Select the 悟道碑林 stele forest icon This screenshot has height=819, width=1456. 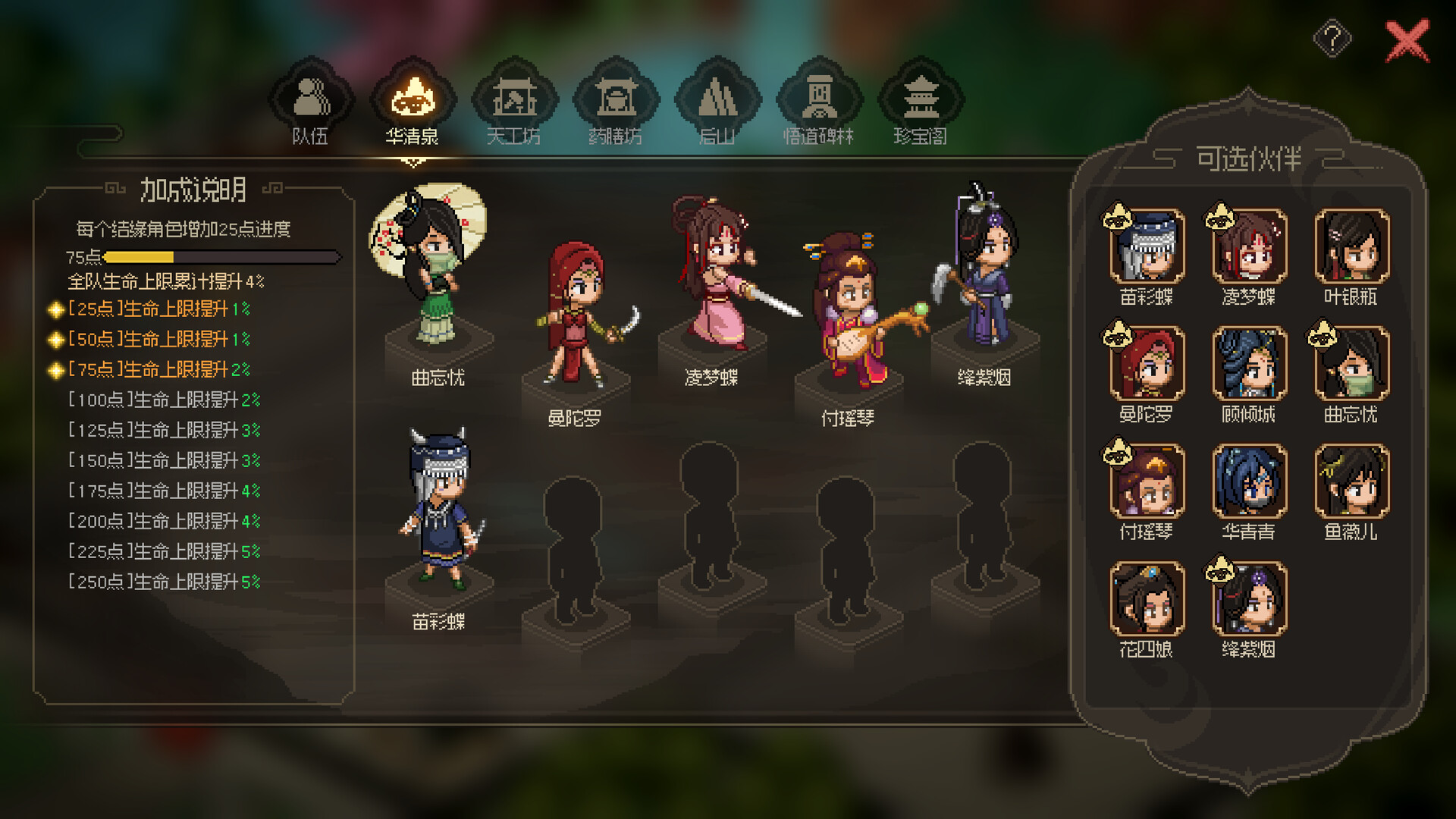click(821, 99)
